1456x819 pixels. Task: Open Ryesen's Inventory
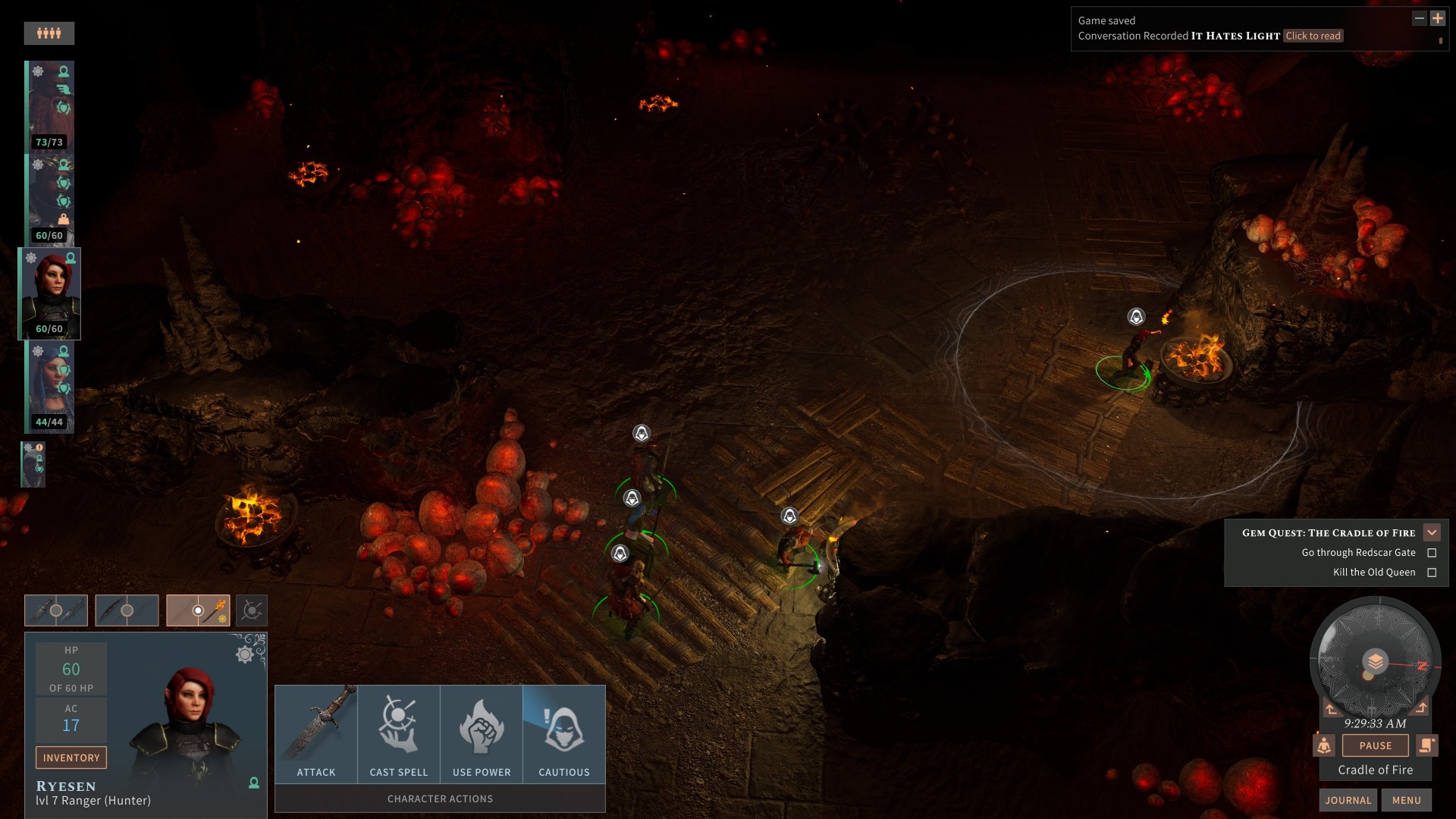(71, 758)
